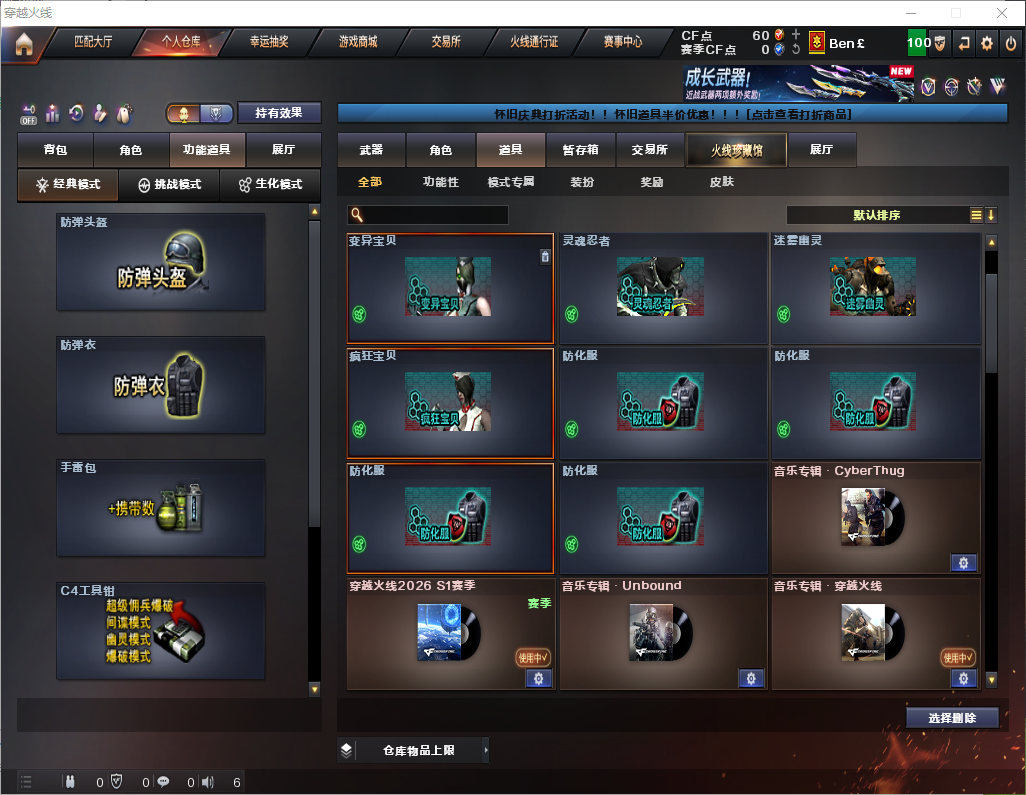This screenshot has width=1026, height=795.
Task: Select the 音乐专辑 CyberThug album
Action: 875,518
